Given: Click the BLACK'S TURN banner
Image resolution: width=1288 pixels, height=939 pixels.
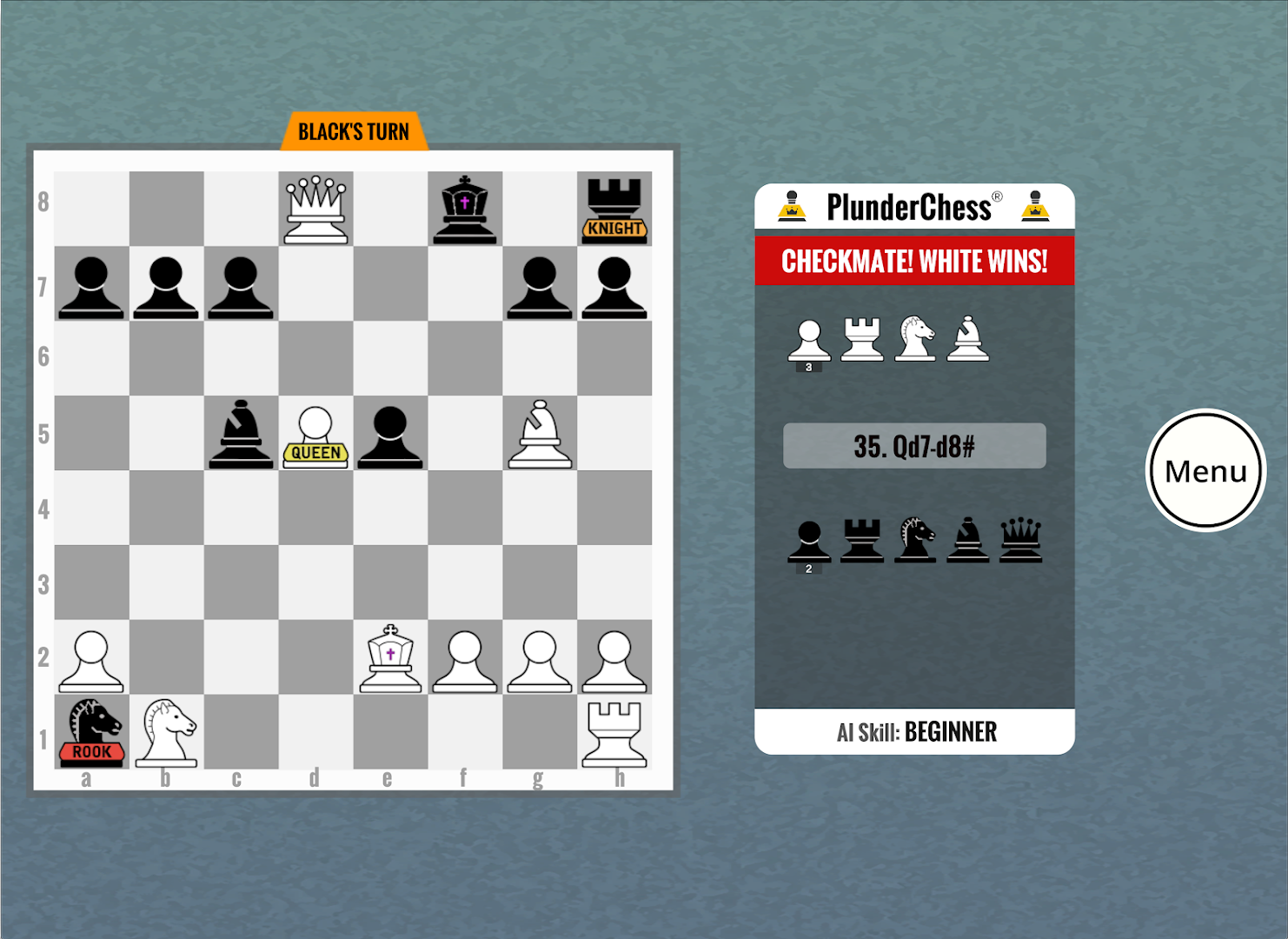Looking at the screenshot, I should point(353,130).
